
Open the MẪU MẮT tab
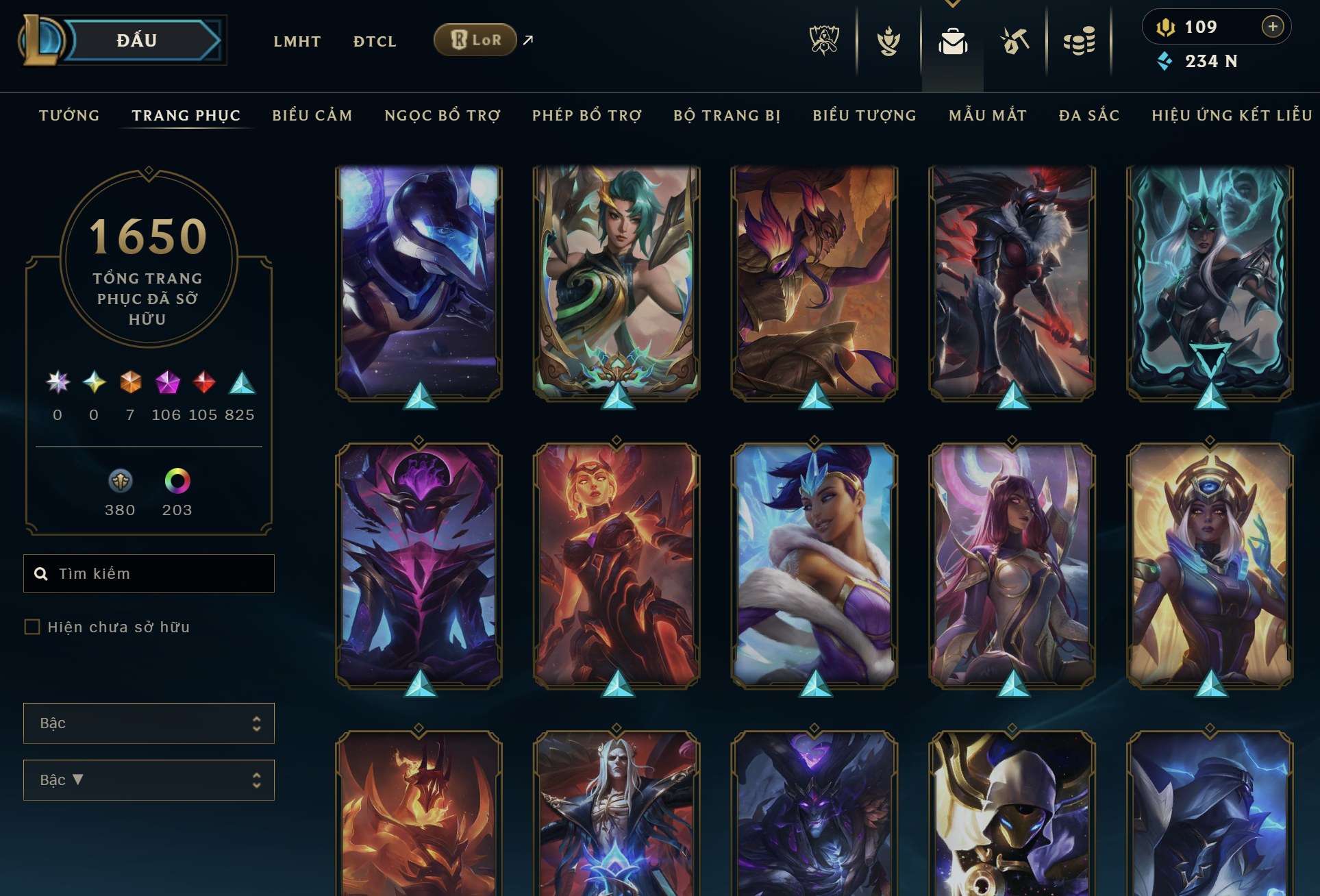click(987, 115)
